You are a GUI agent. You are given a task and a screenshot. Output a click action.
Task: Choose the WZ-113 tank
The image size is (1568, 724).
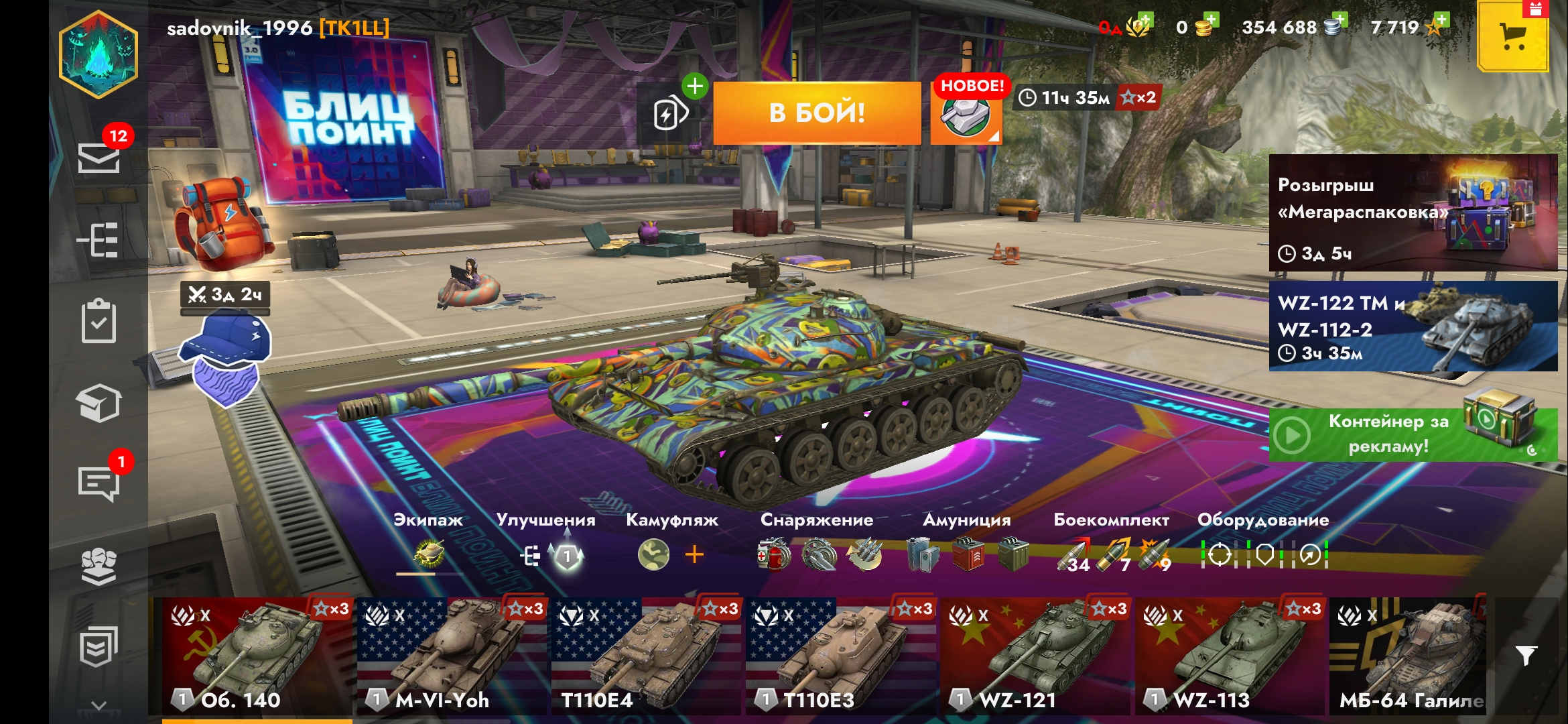[x=1230, y=656]
